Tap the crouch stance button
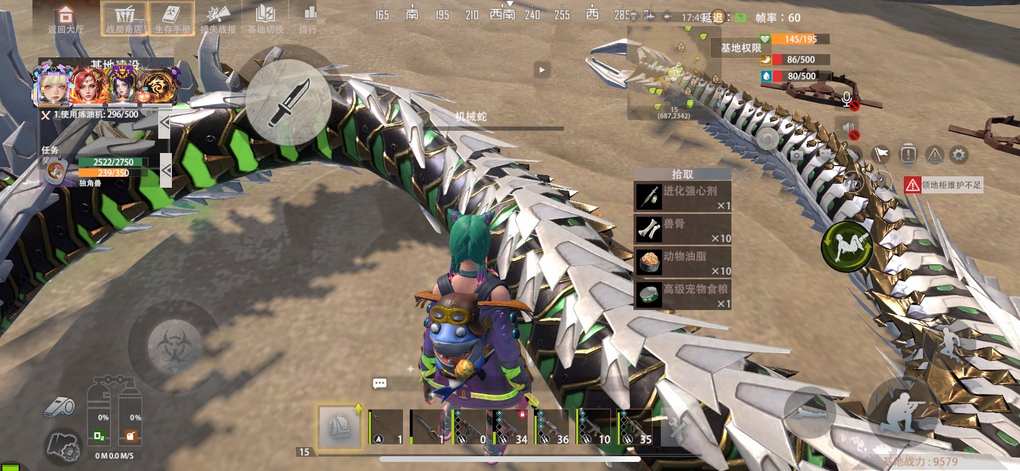This screenshot has width=1020, height=471. [899, 406]
